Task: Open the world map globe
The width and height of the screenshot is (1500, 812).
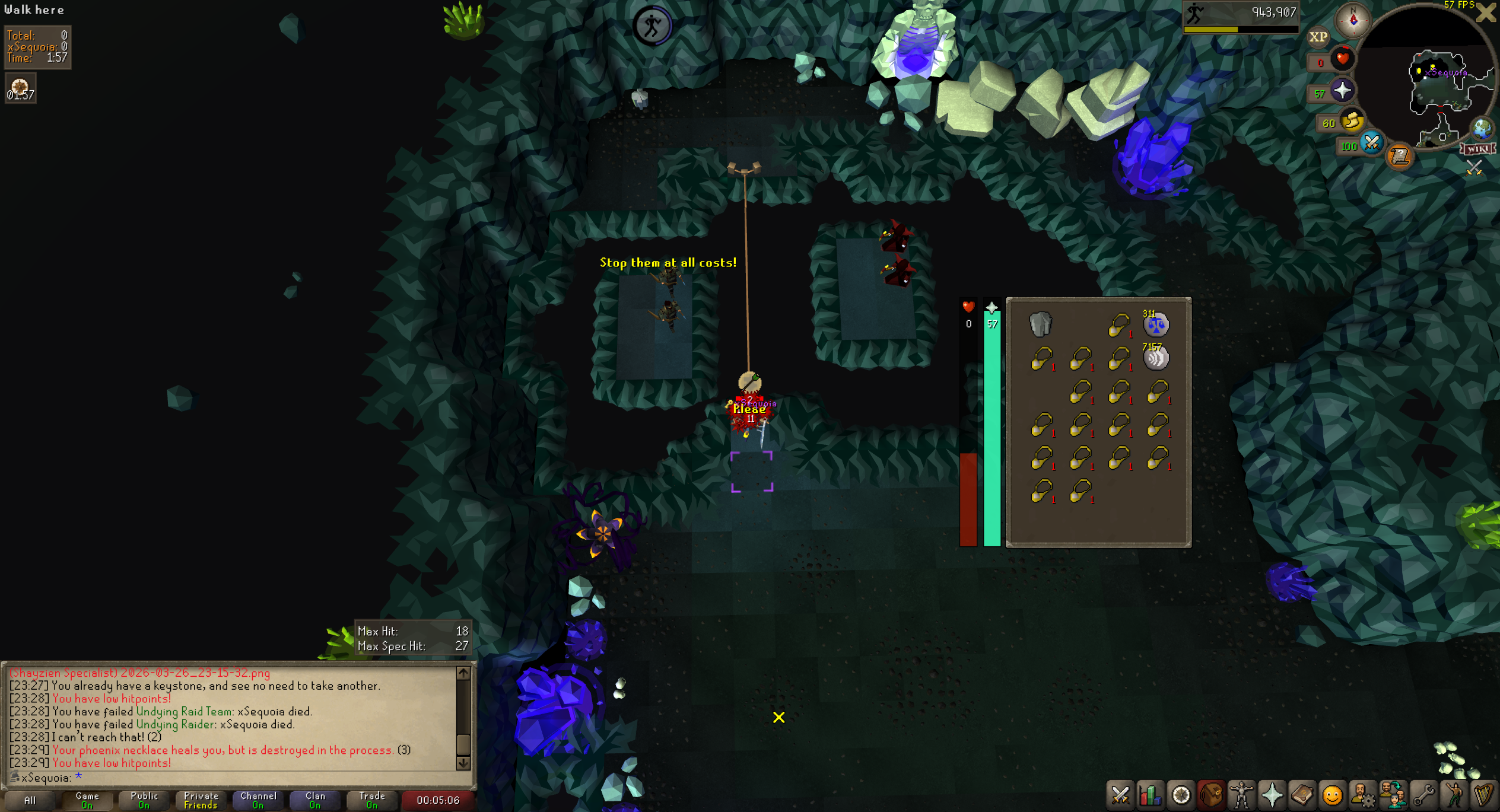Action: [x=1482, y=128]
